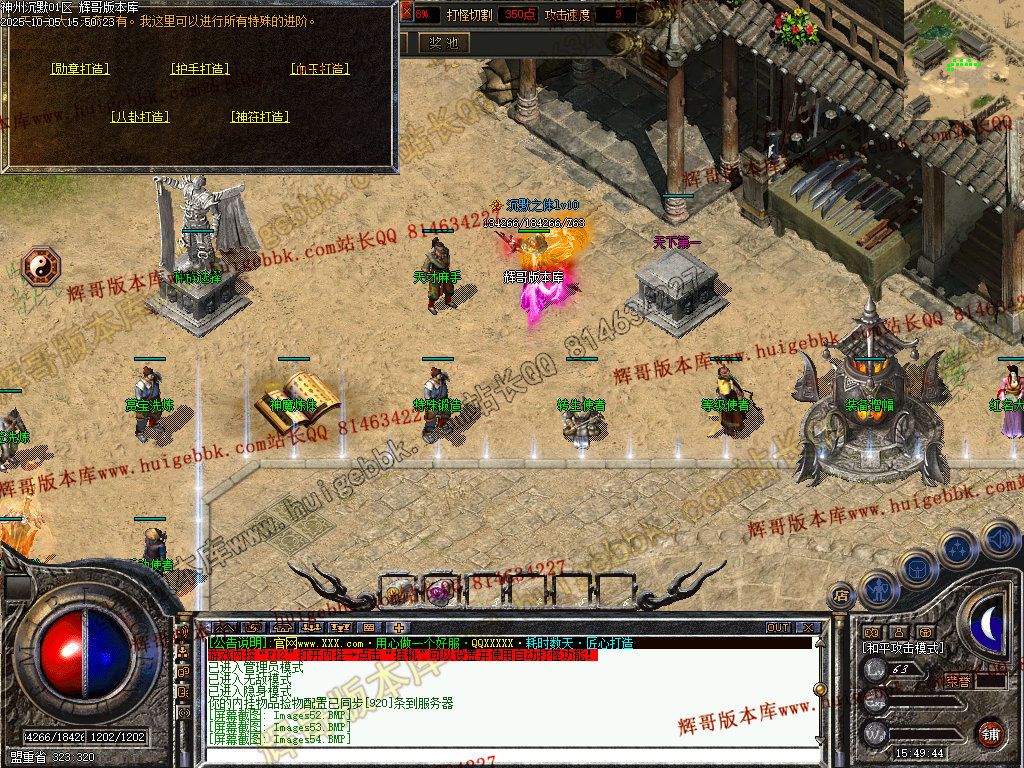Click the chat text input line

(x=500, y=756)
